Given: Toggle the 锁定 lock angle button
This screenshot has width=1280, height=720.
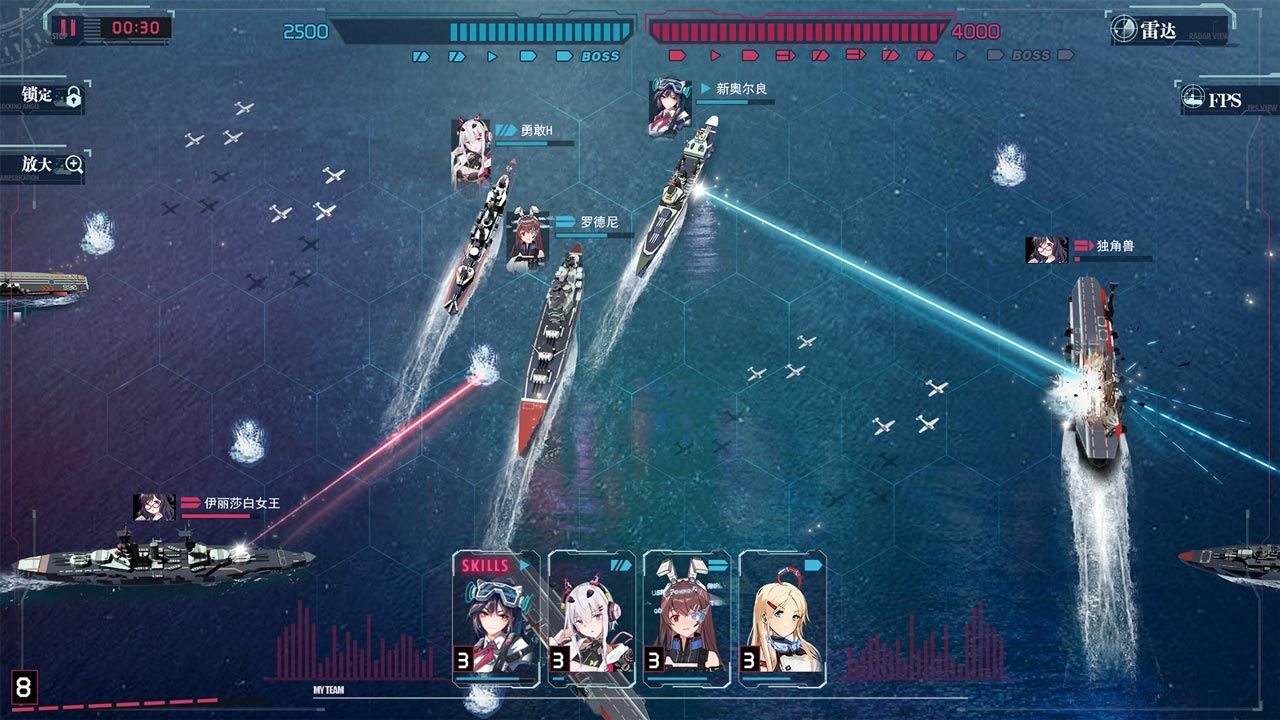Looking at the screenshot, I should pos(45,96).
